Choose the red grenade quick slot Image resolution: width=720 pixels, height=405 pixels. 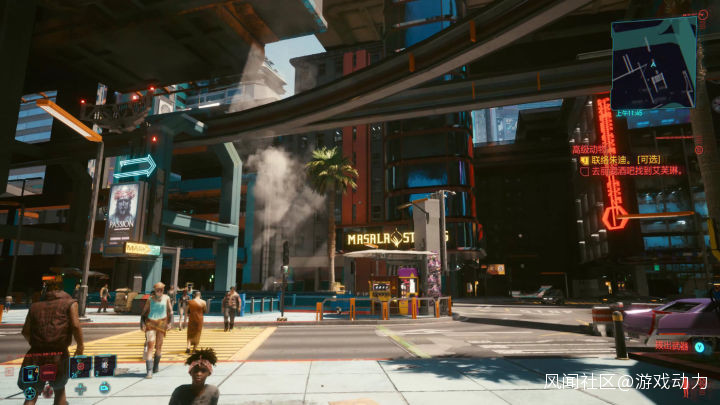tap(80, 366)
